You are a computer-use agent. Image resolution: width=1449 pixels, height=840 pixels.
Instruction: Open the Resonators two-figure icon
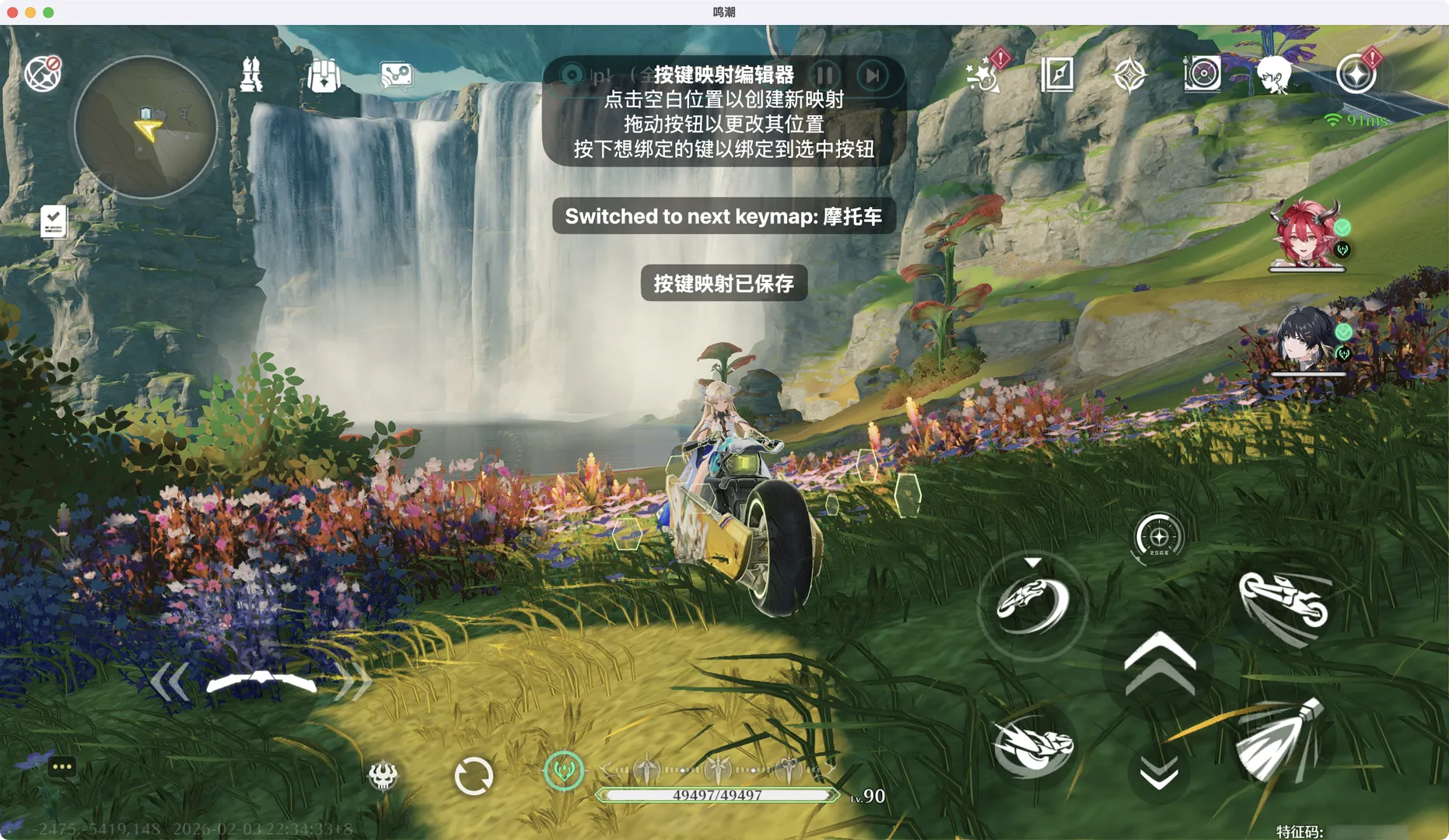click(x=251, y=75)
